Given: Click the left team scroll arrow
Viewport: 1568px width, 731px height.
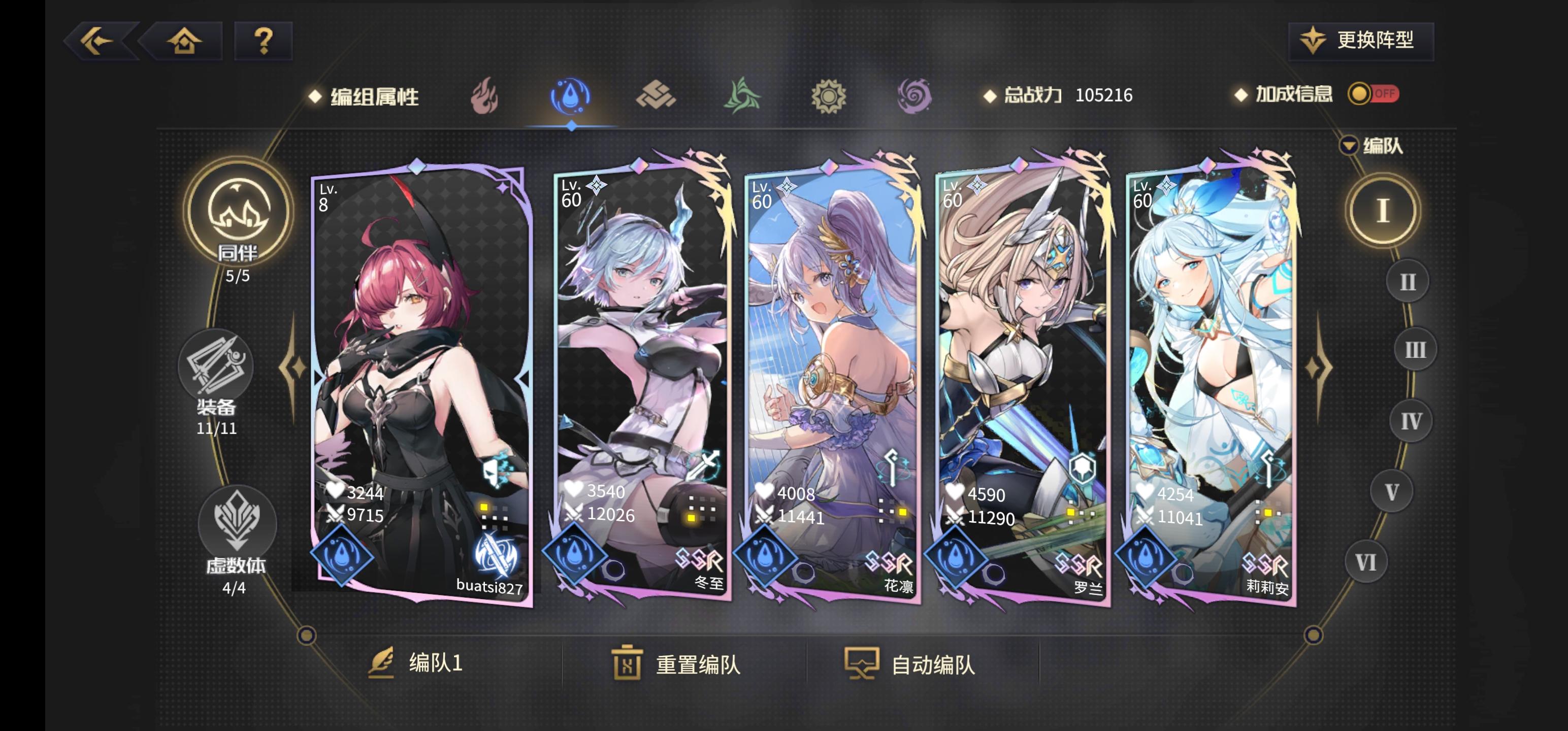Looking at the screenshot, I should [x=294, y=368].
